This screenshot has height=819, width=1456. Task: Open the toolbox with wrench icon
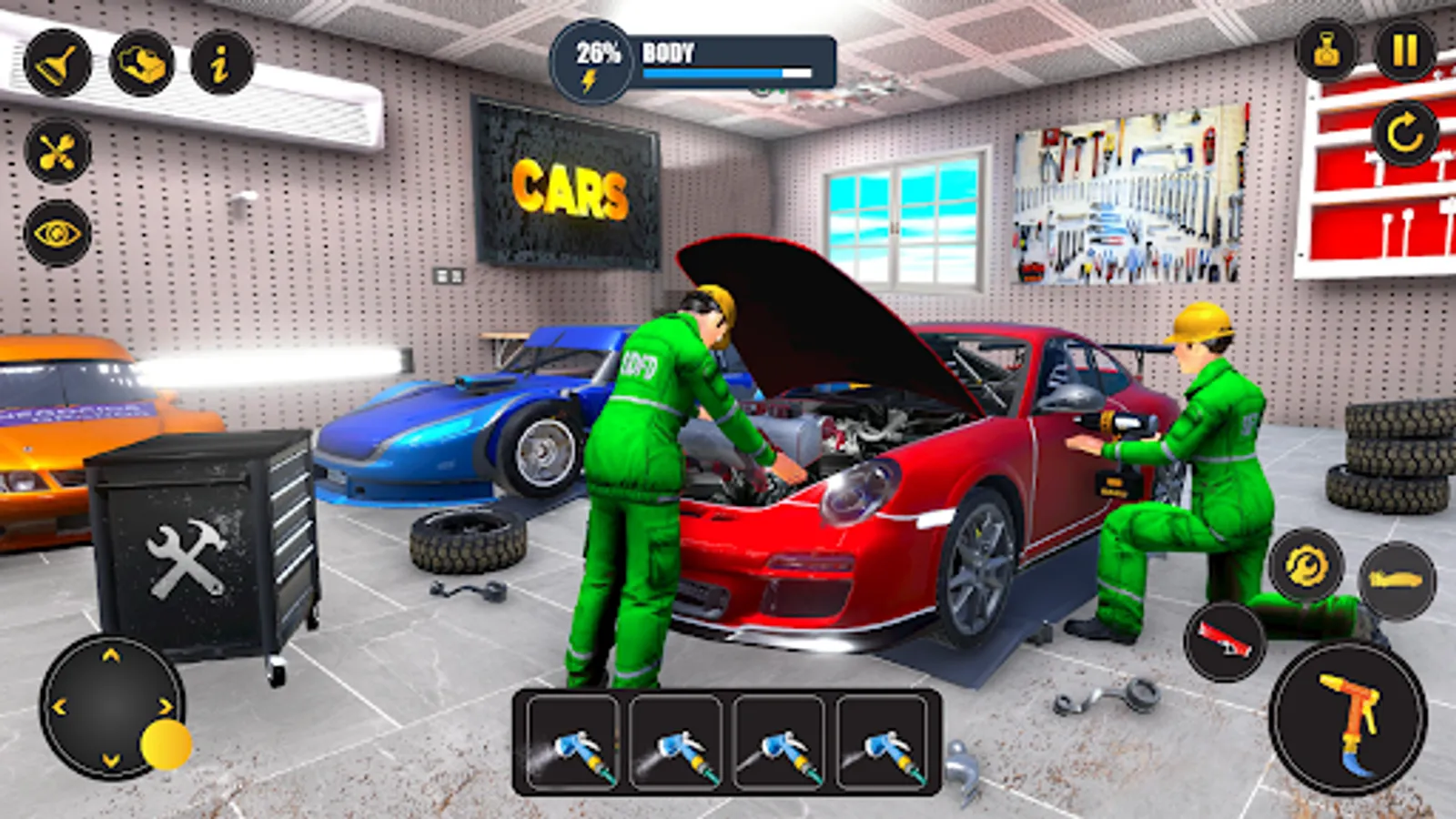tap(141, 63)
